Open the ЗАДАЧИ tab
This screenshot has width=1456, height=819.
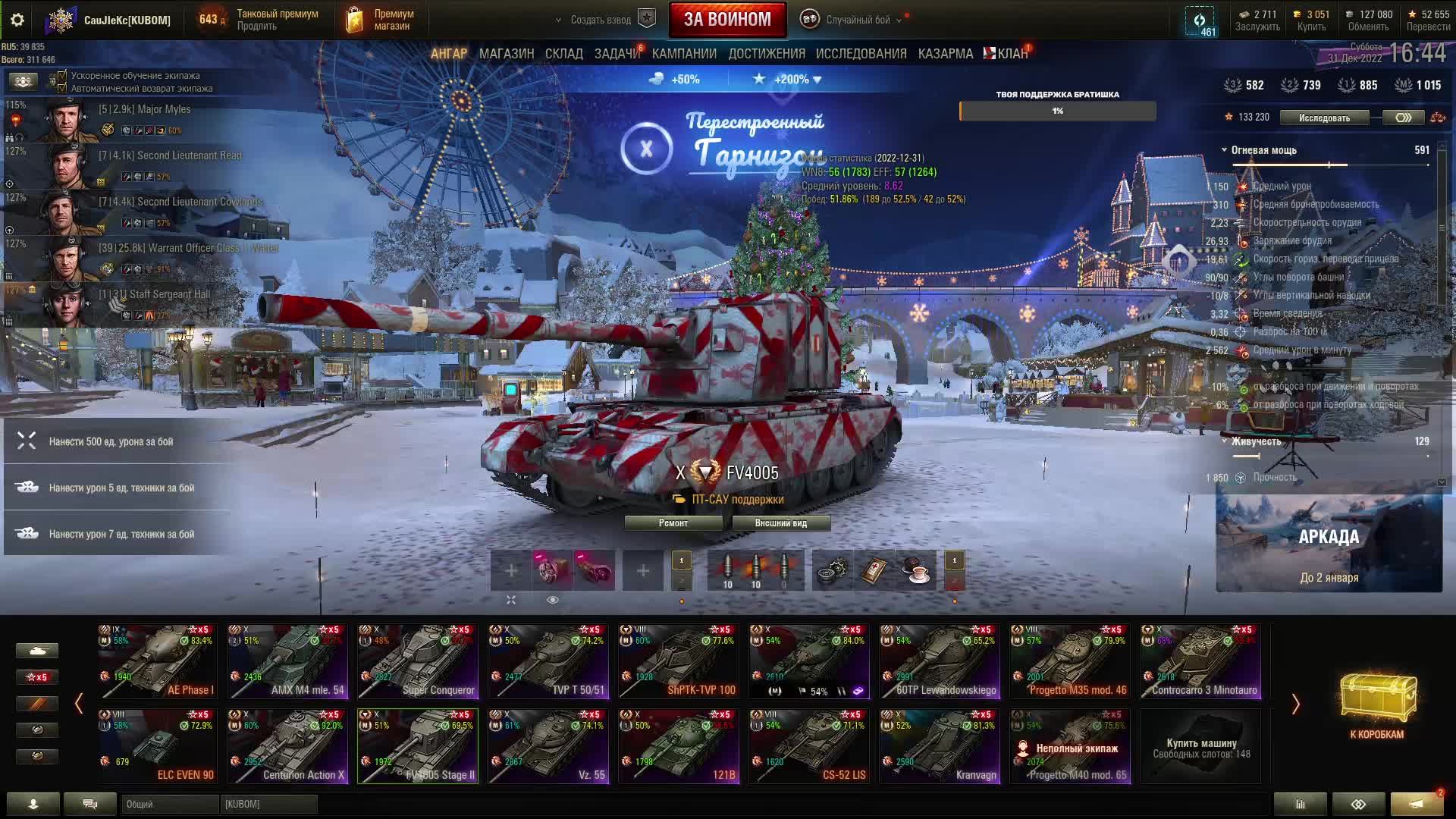click(x=617, y=54)
